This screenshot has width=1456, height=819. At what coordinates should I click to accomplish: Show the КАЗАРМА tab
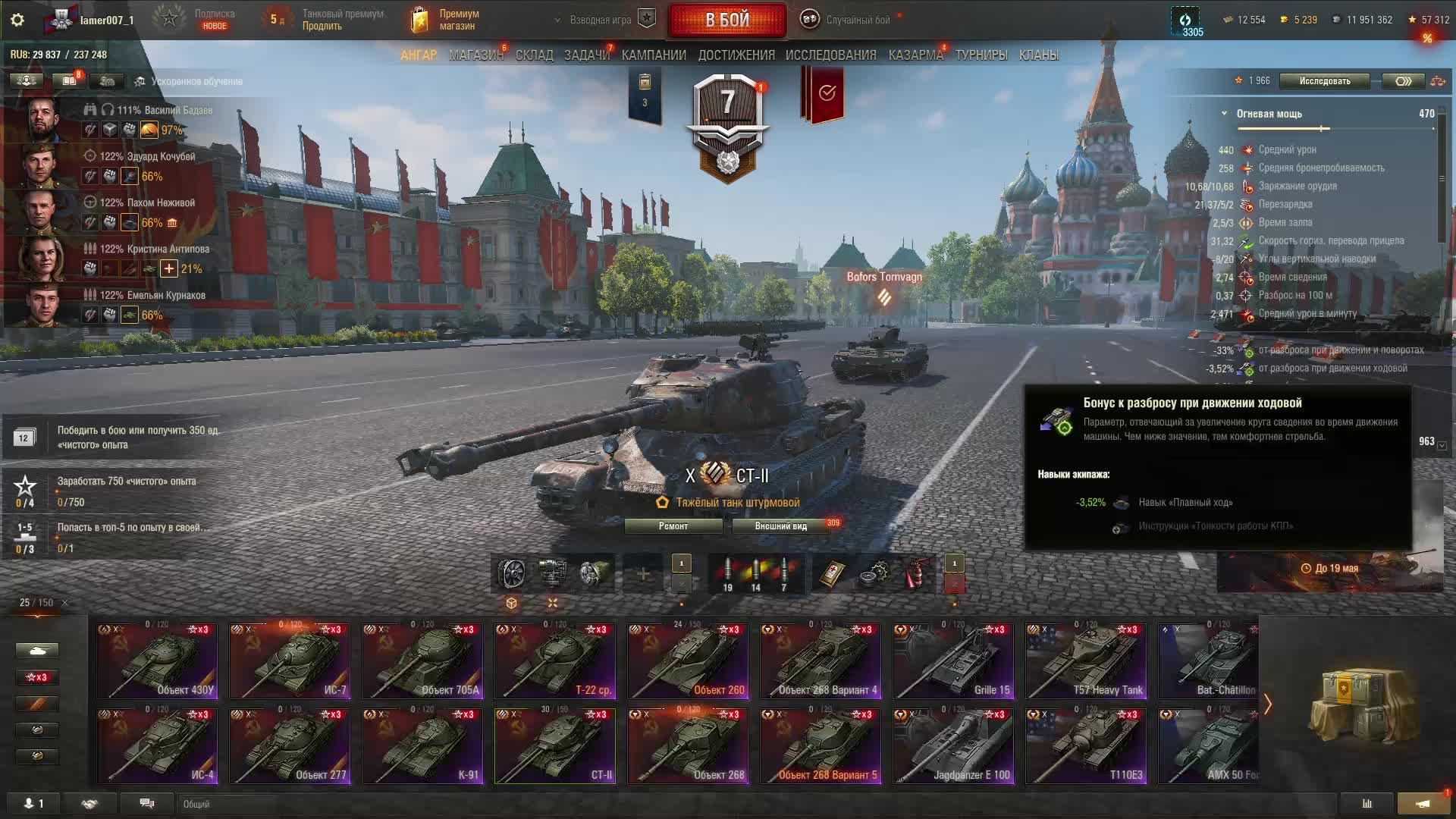pyautogui.click(x=915, y=55)
